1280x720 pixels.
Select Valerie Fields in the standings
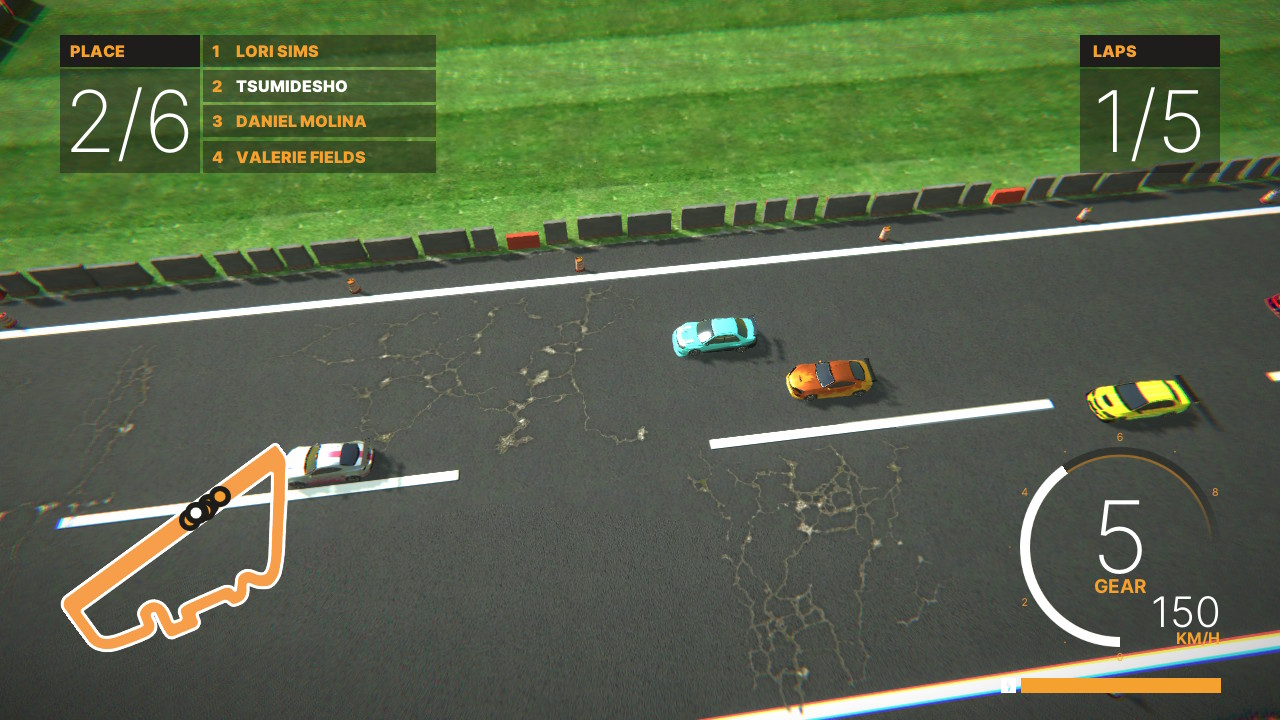tap(318, 157)
